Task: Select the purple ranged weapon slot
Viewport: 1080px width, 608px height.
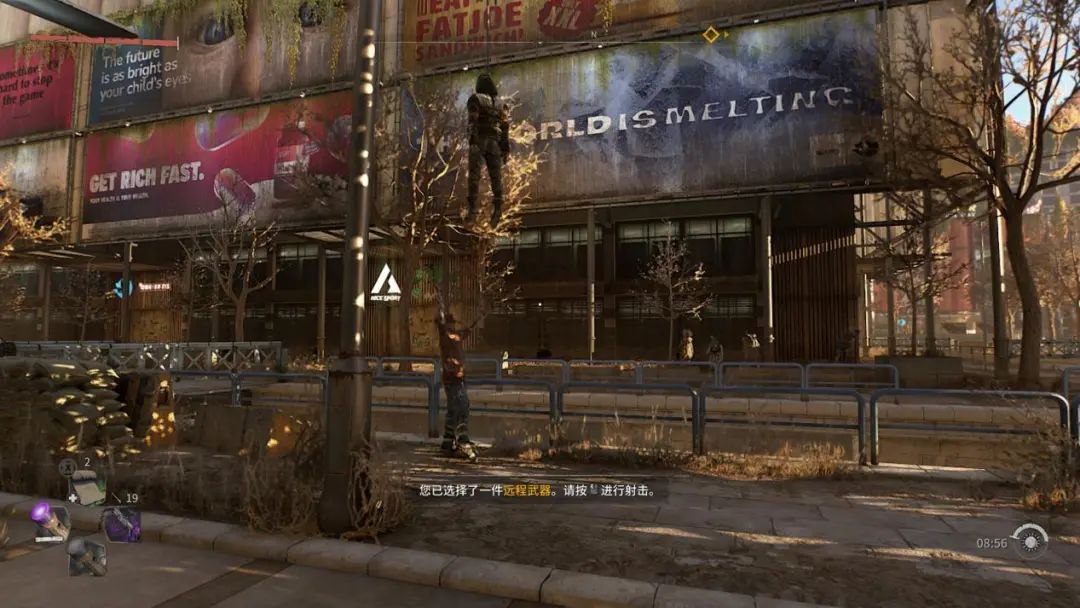Action: click(122, 524)
